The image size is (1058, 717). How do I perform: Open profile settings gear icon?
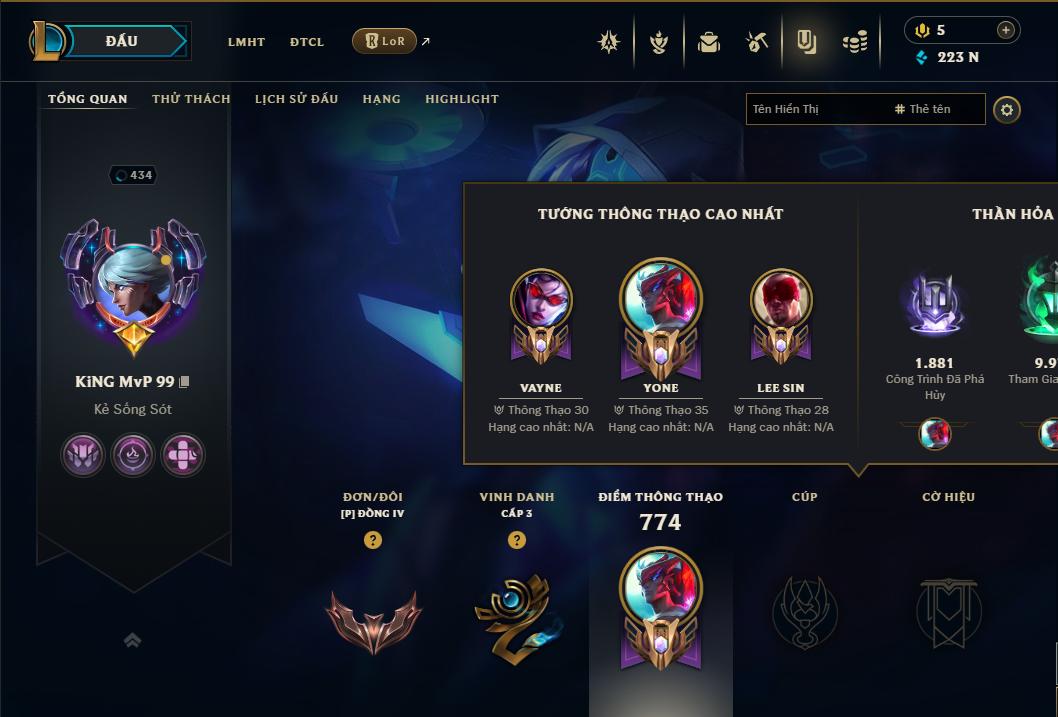click(1007, 109)
